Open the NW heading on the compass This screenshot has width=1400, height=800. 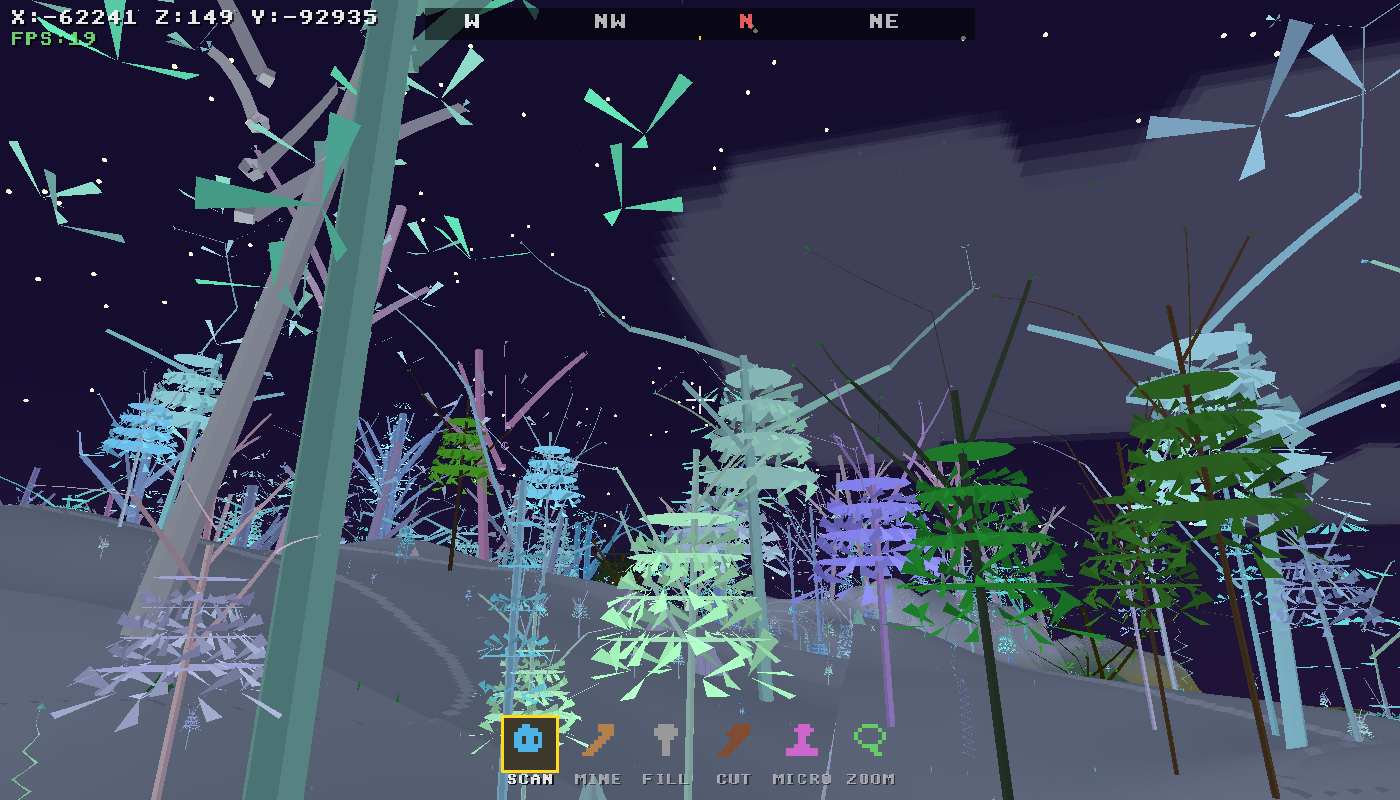pyautogui.click(x=608, y=21)
